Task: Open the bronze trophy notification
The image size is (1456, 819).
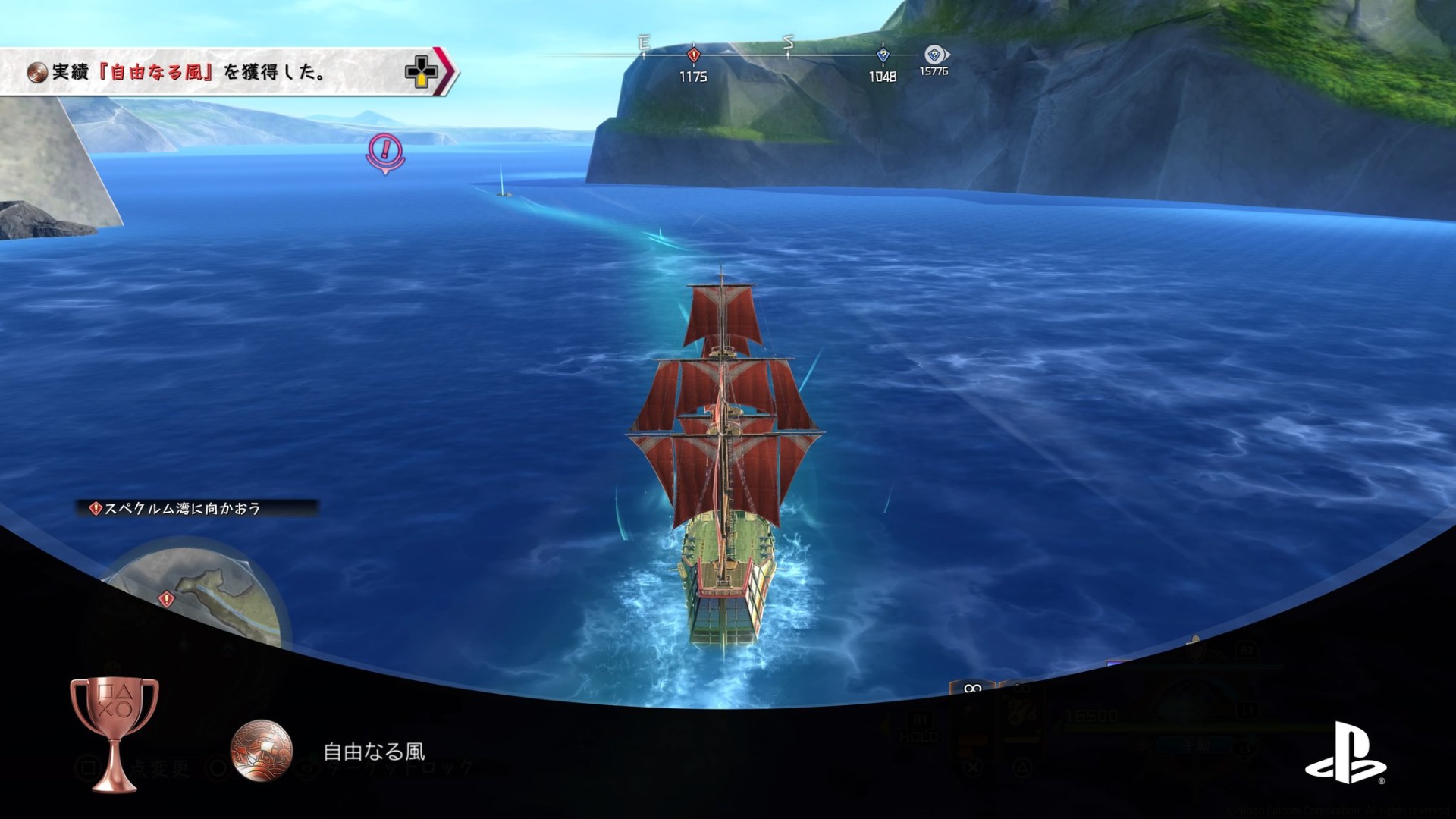Action: click(x=114, y=733)
